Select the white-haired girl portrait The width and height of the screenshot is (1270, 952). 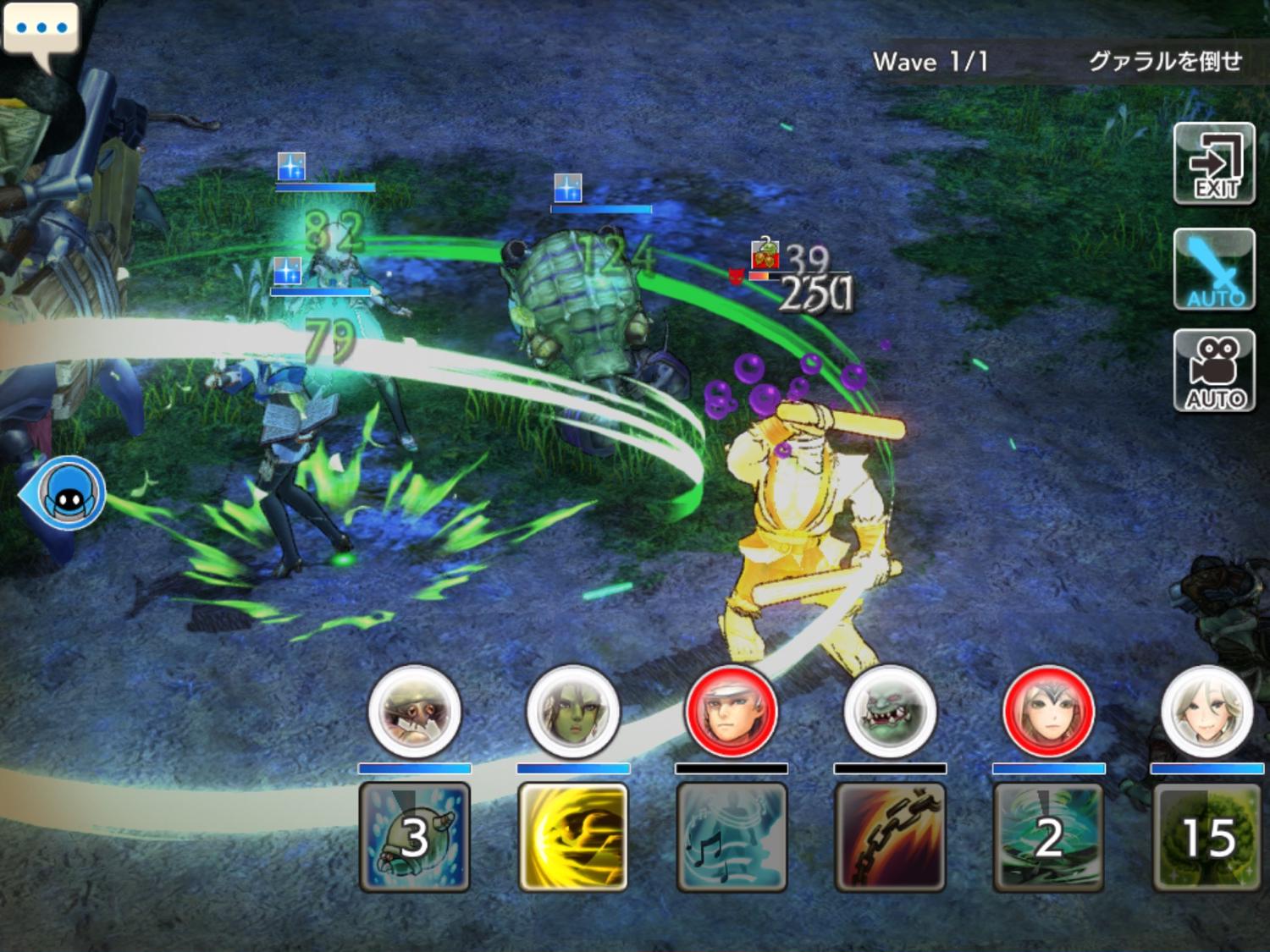[x=1206, y=712]
